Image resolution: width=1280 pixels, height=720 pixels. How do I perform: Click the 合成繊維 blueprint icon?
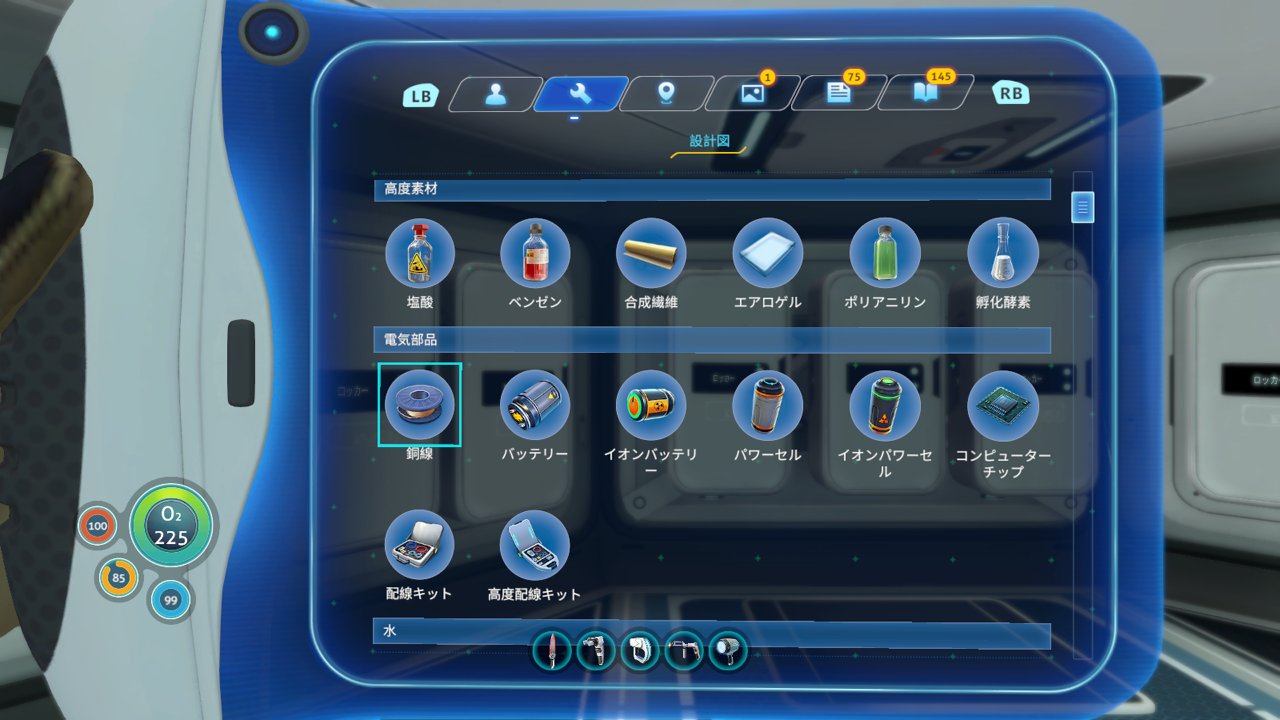click(x=651, y=253)
